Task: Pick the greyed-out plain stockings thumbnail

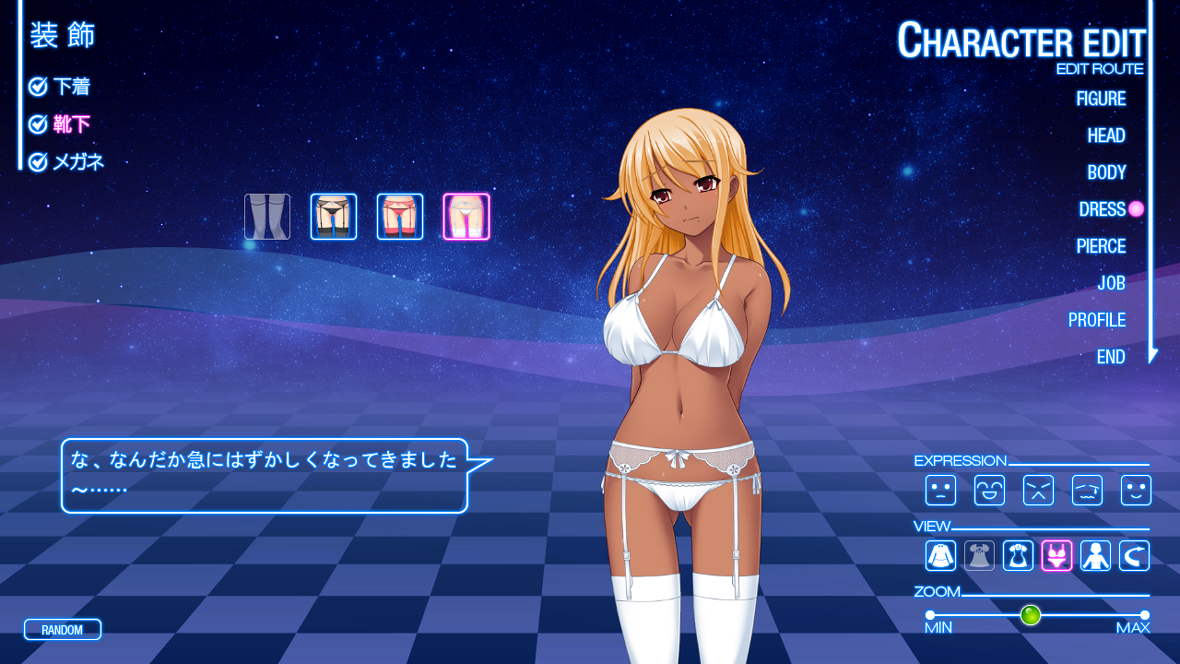Action: pyautogui.click(x=267, y=217)
